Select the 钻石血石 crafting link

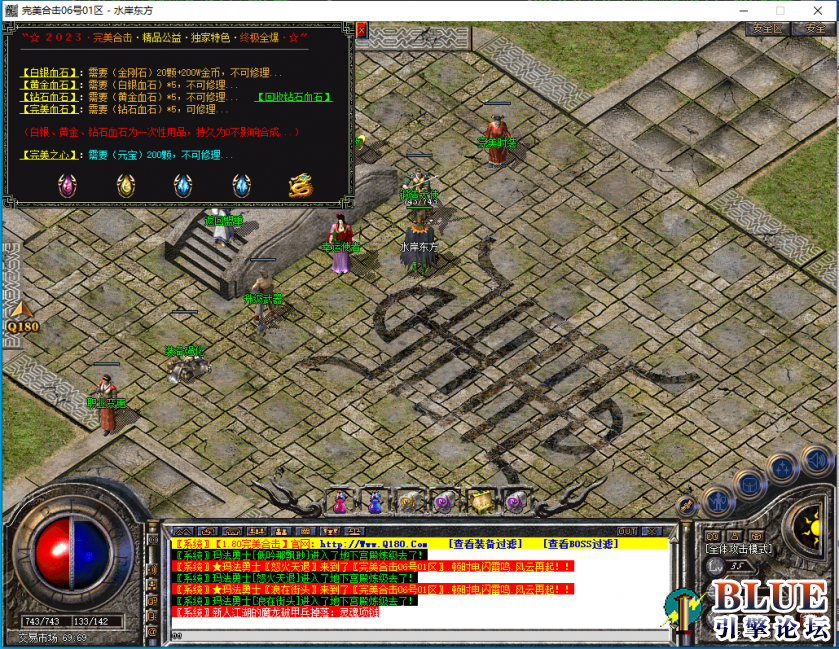[50, 98]
